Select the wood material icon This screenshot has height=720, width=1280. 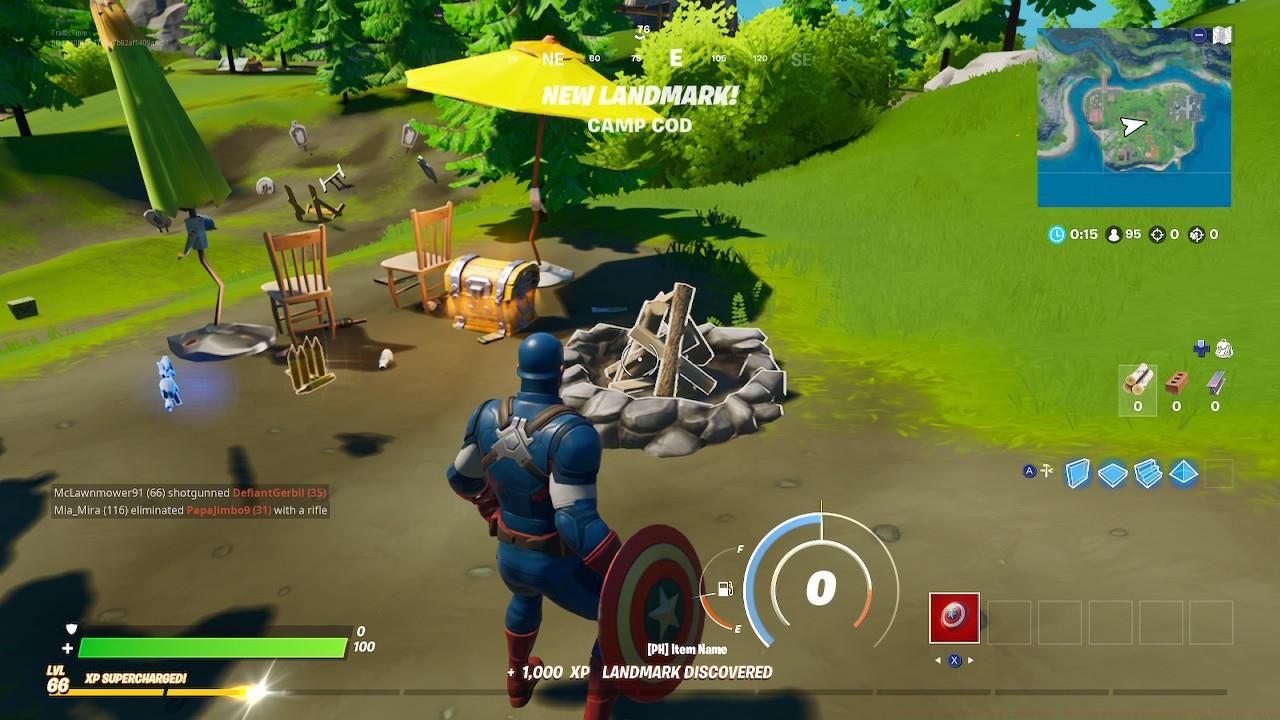(x=1139, y=381)
